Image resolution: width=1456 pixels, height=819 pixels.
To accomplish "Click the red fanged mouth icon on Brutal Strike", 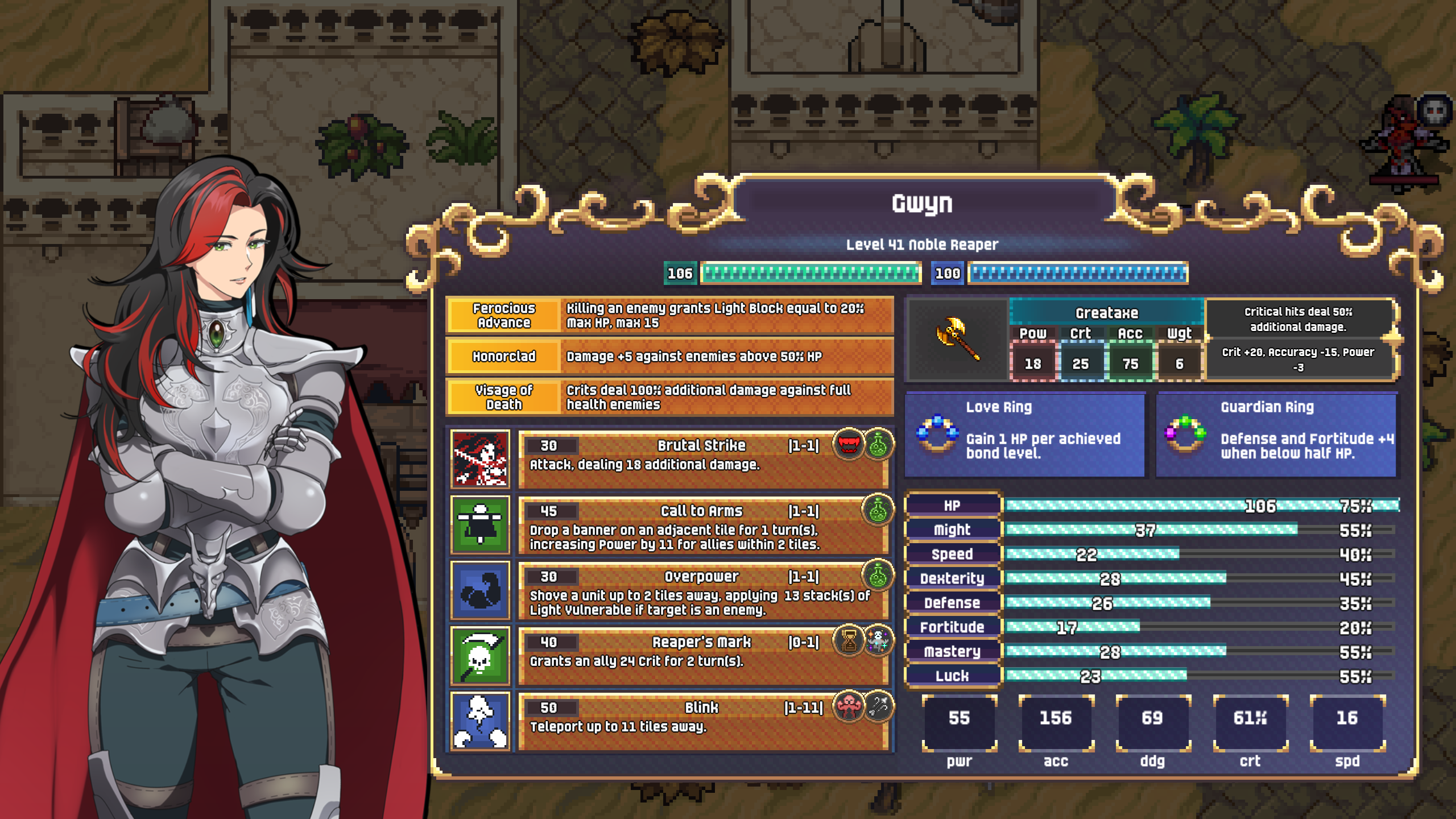I will 849,444.
